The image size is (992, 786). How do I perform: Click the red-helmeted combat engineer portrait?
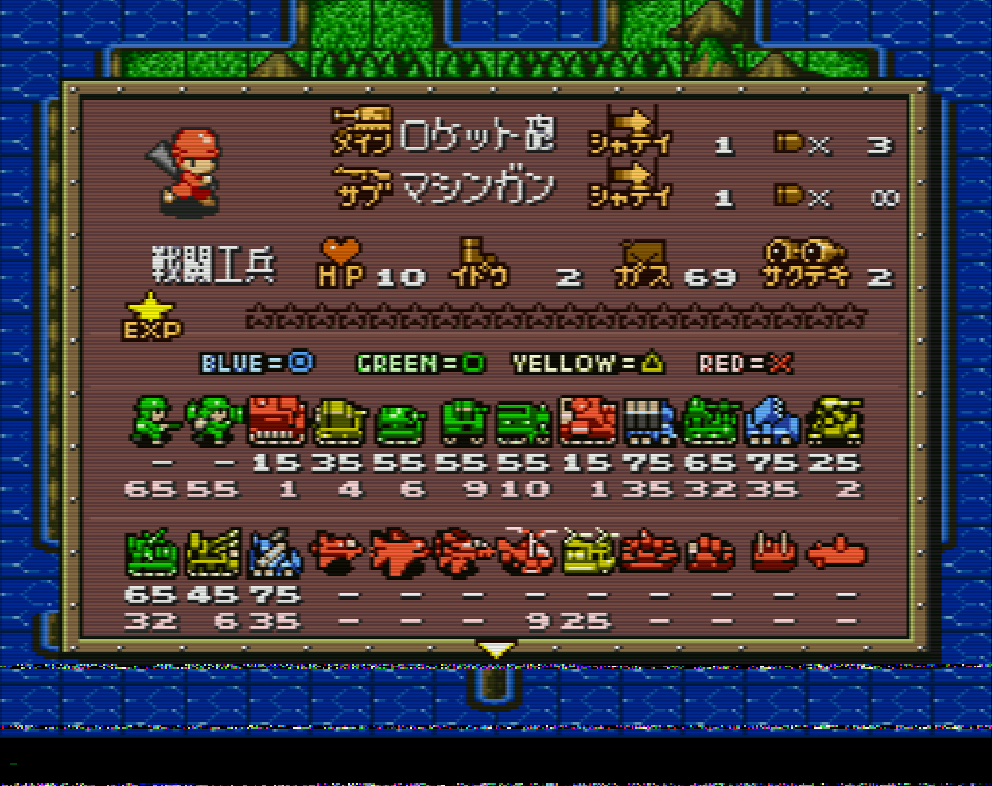185,170
